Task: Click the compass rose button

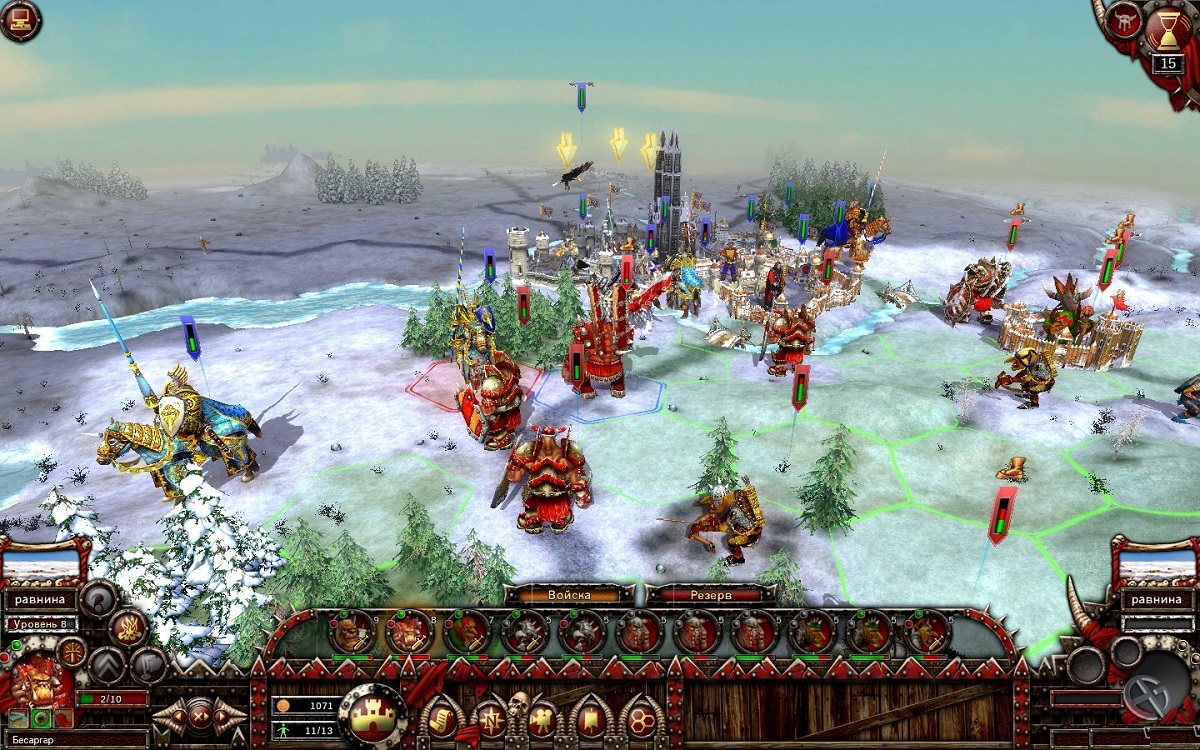Action: (x=492, y=718)
